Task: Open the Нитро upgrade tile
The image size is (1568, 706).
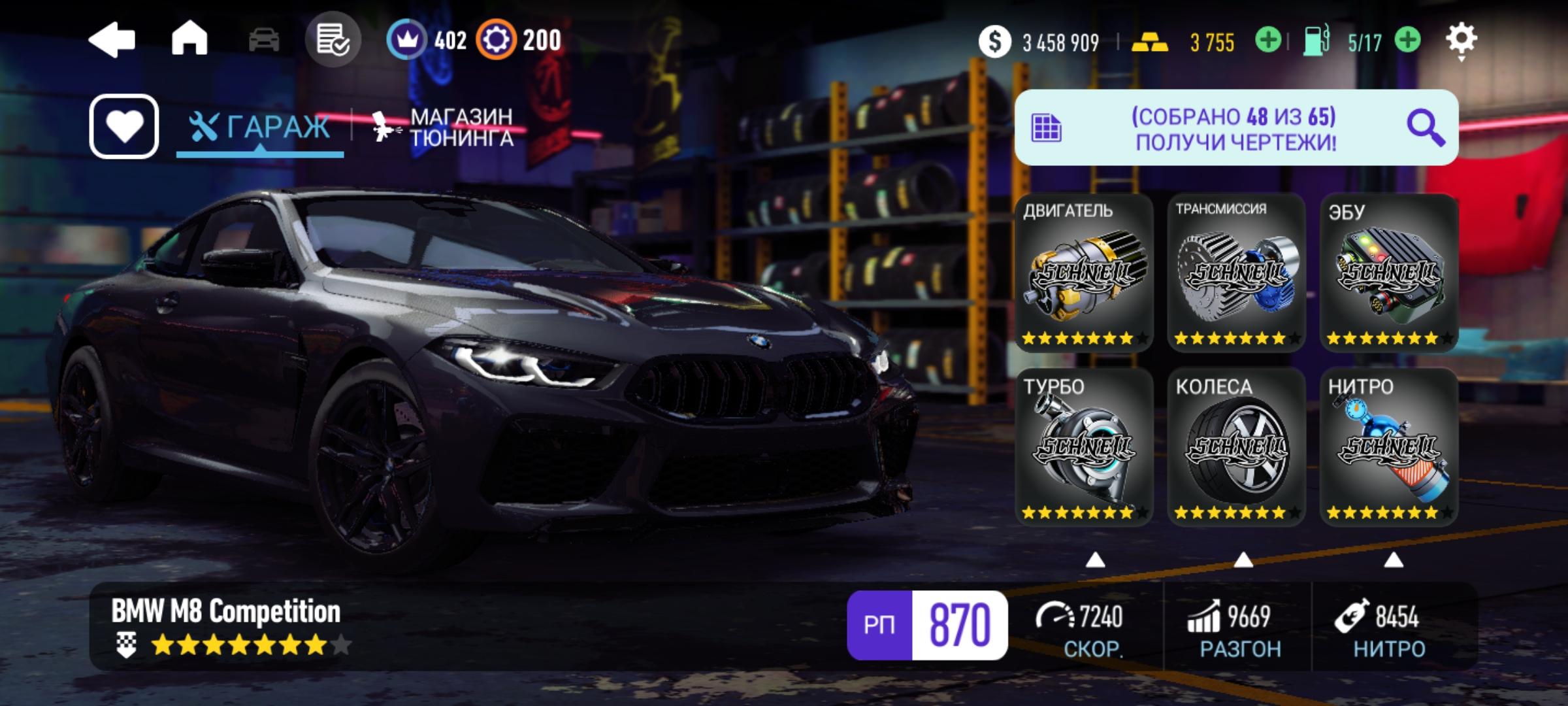Action: point(1389,447)
